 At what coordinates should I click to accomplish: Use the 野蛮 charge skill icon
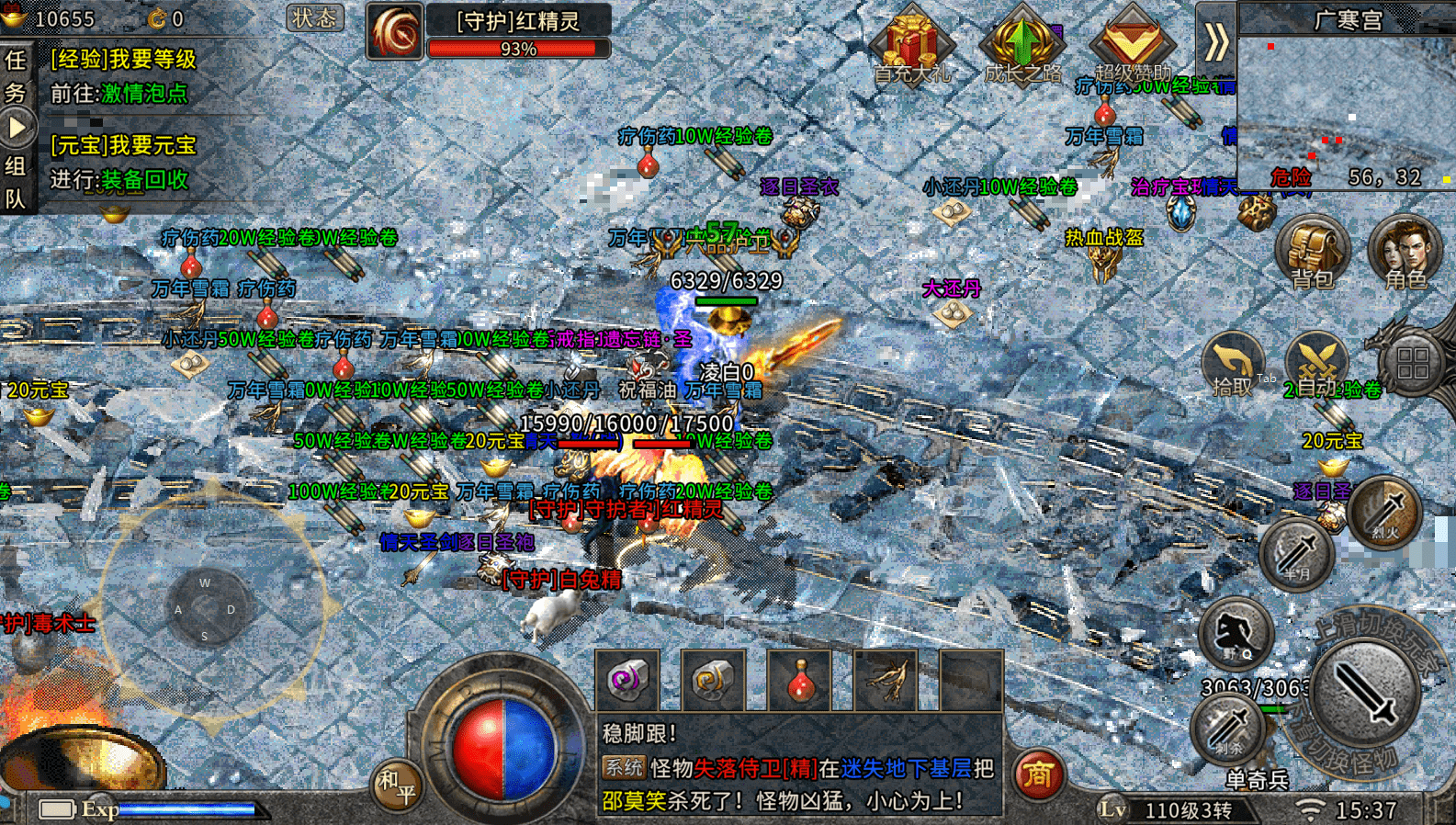tap(1236, 633)
